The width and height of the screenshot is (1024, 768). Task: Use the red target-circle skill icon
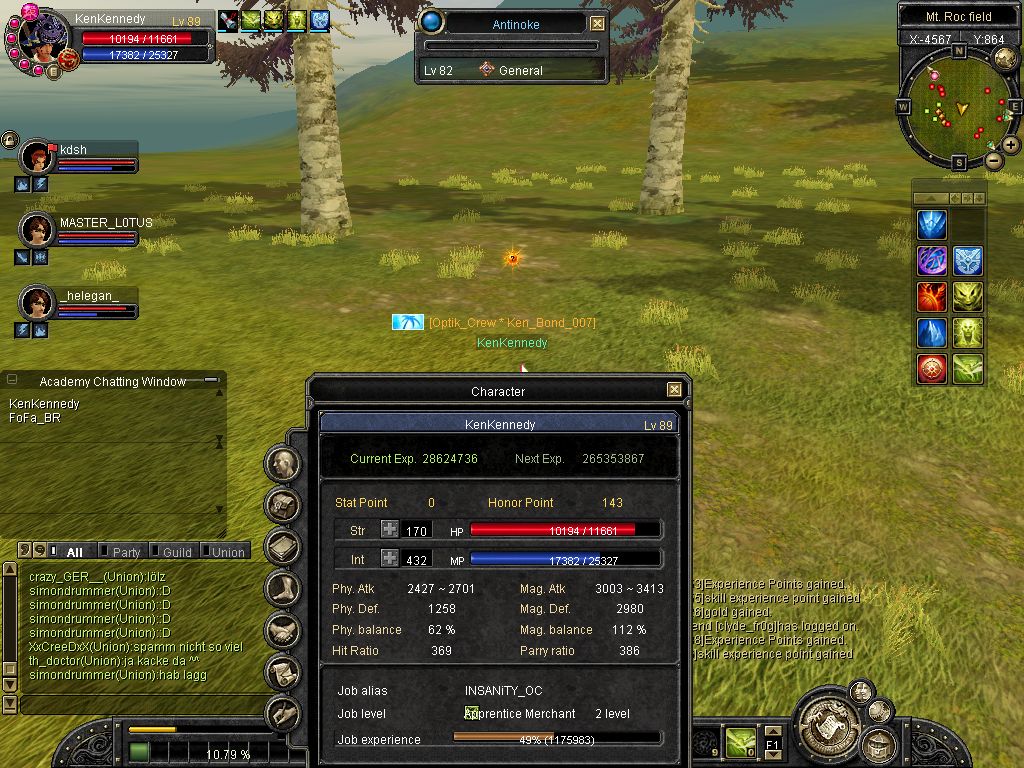coord(932,368)
